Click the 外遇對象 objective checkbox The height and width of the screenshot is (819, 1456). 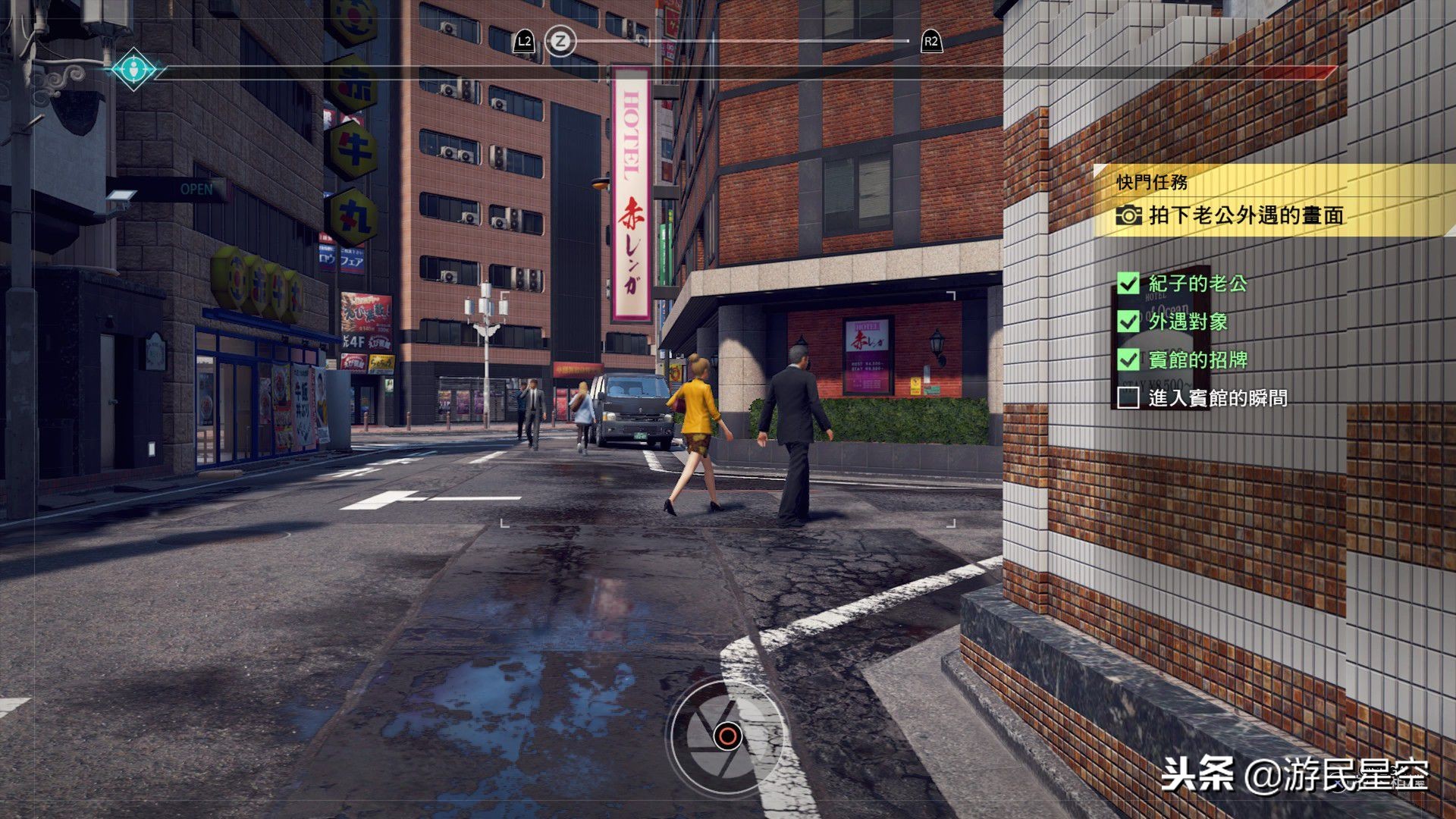click(x=1128, y=322)
